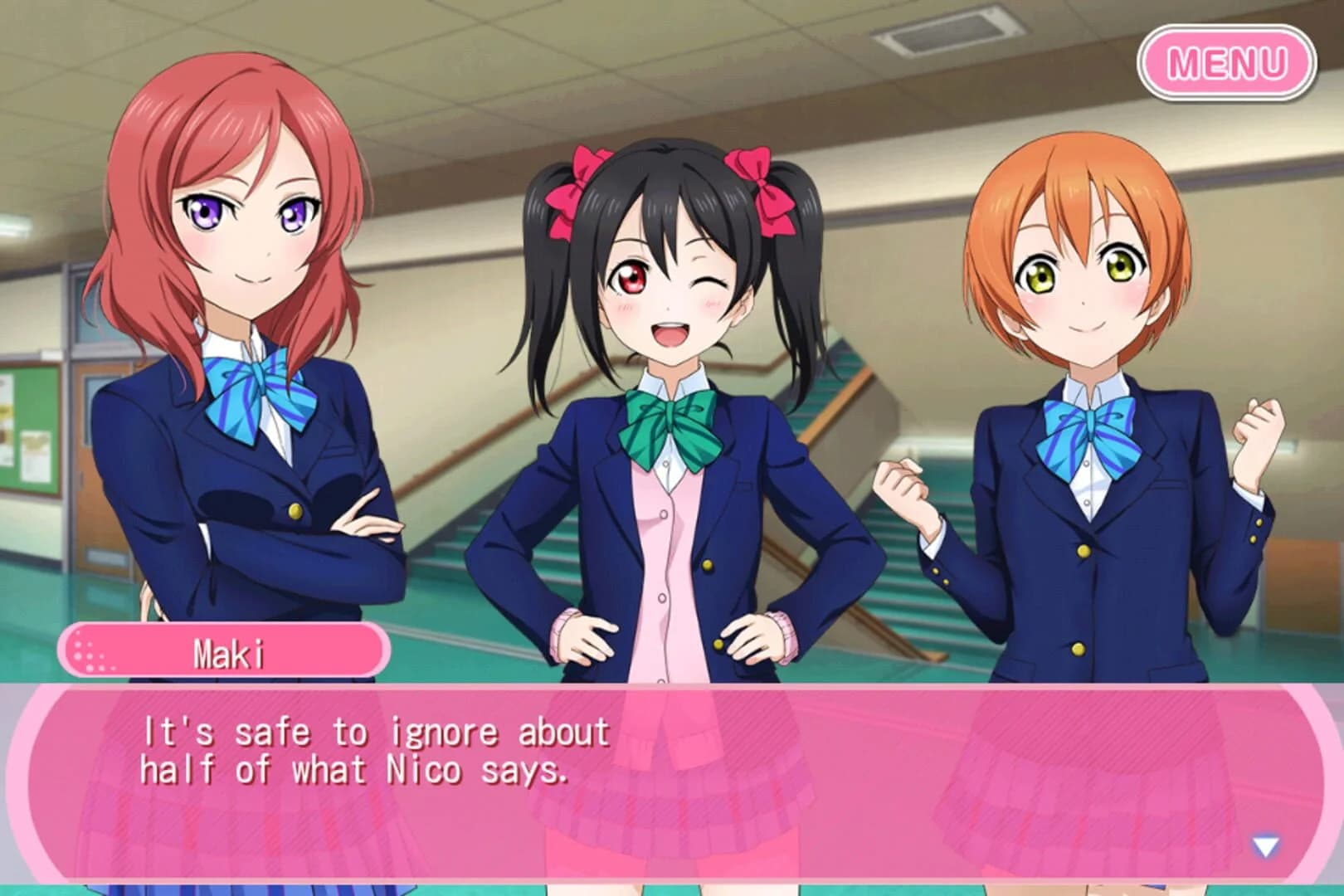Select Nico in the center
1344x896 pixels.
coord(672,332)
